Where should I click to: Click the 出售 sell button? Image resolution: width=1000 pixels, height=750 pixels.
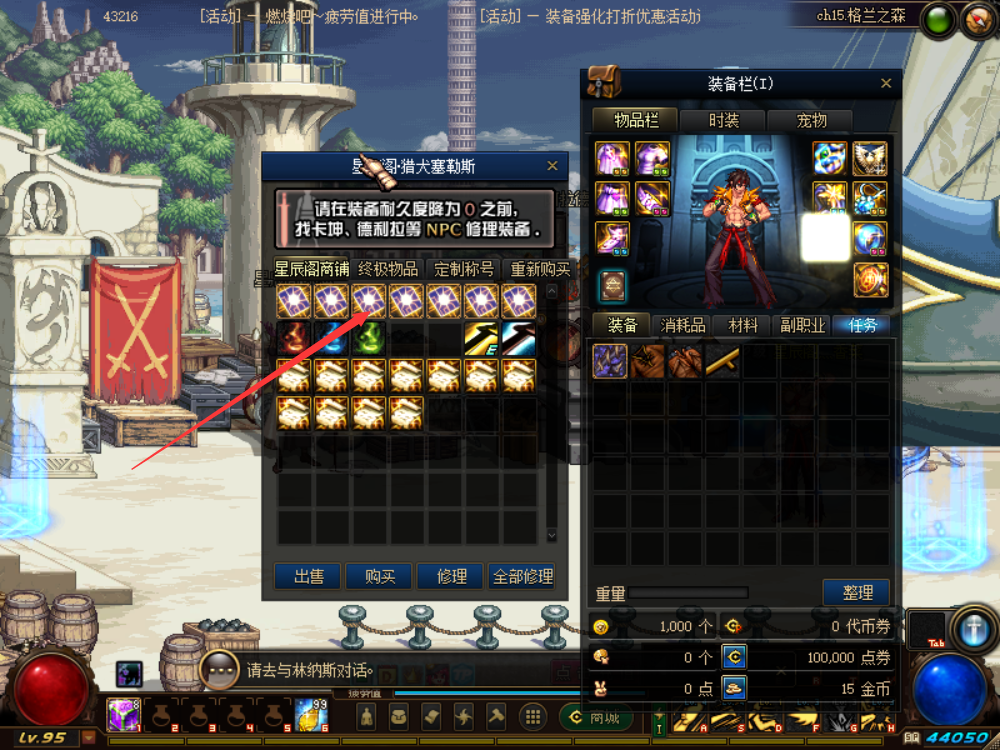[309, 577]
